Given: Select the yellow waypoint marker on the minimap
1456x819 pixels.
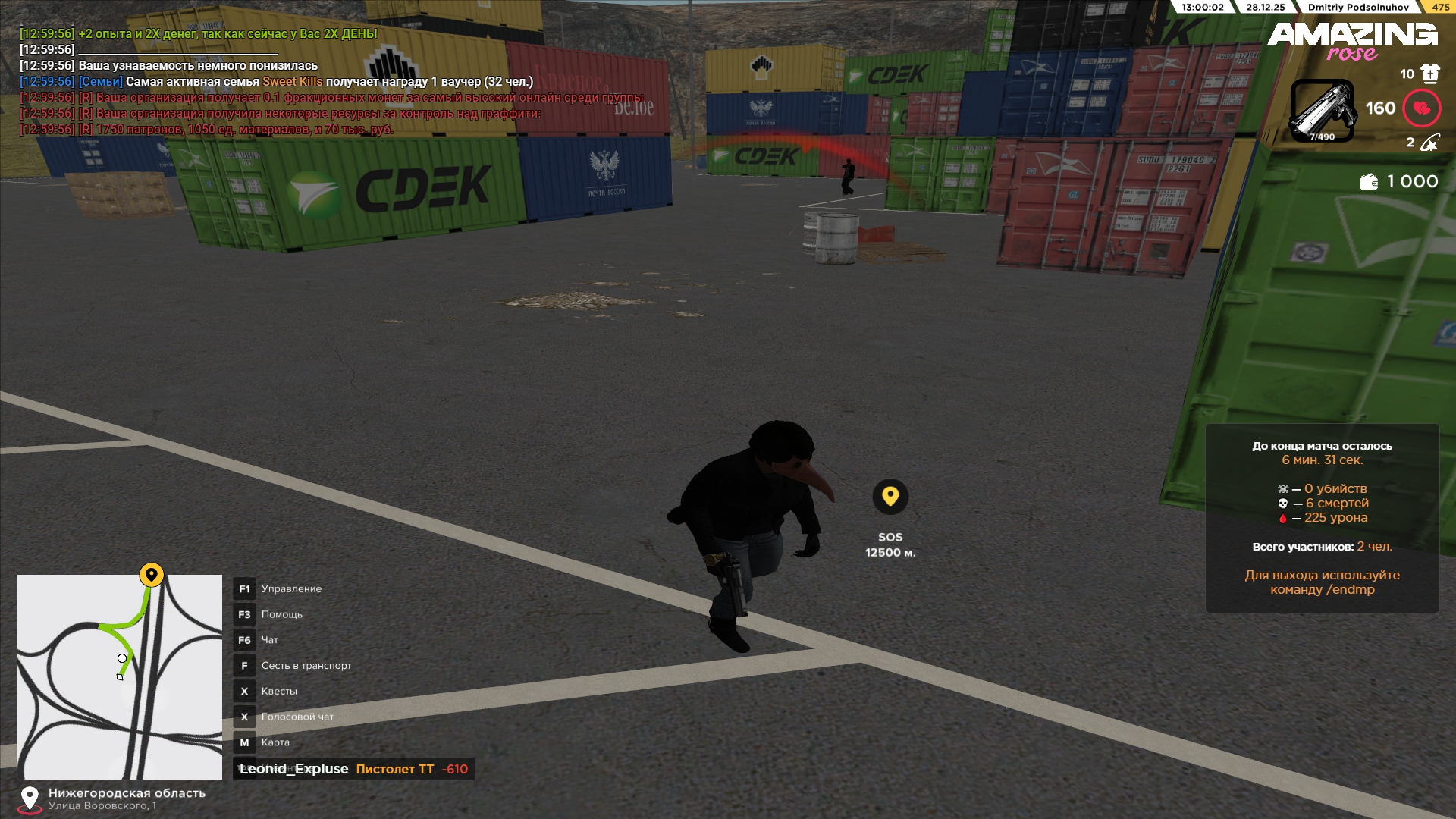Looking at the screenshot, I should point(152,575).
